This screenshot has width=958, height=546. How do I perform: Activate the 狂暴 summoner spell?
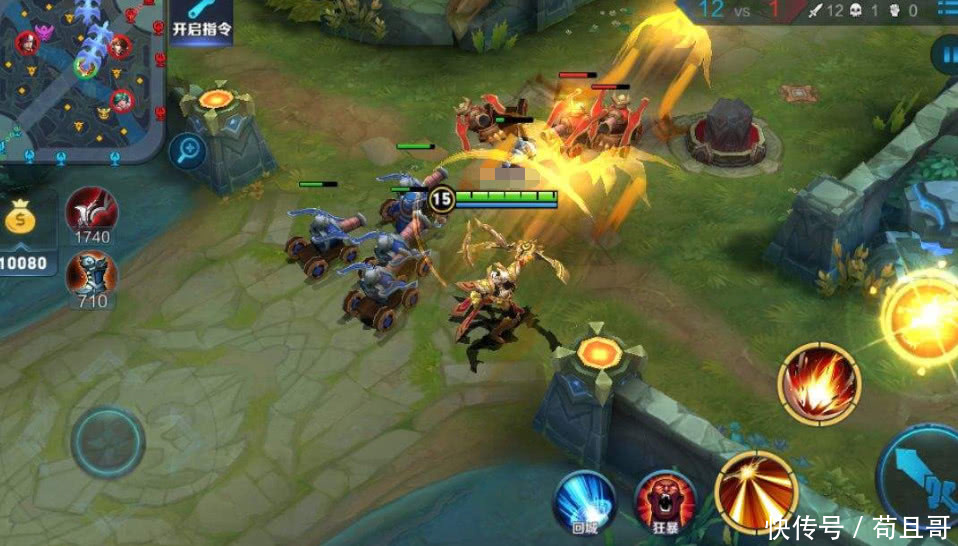665,500
